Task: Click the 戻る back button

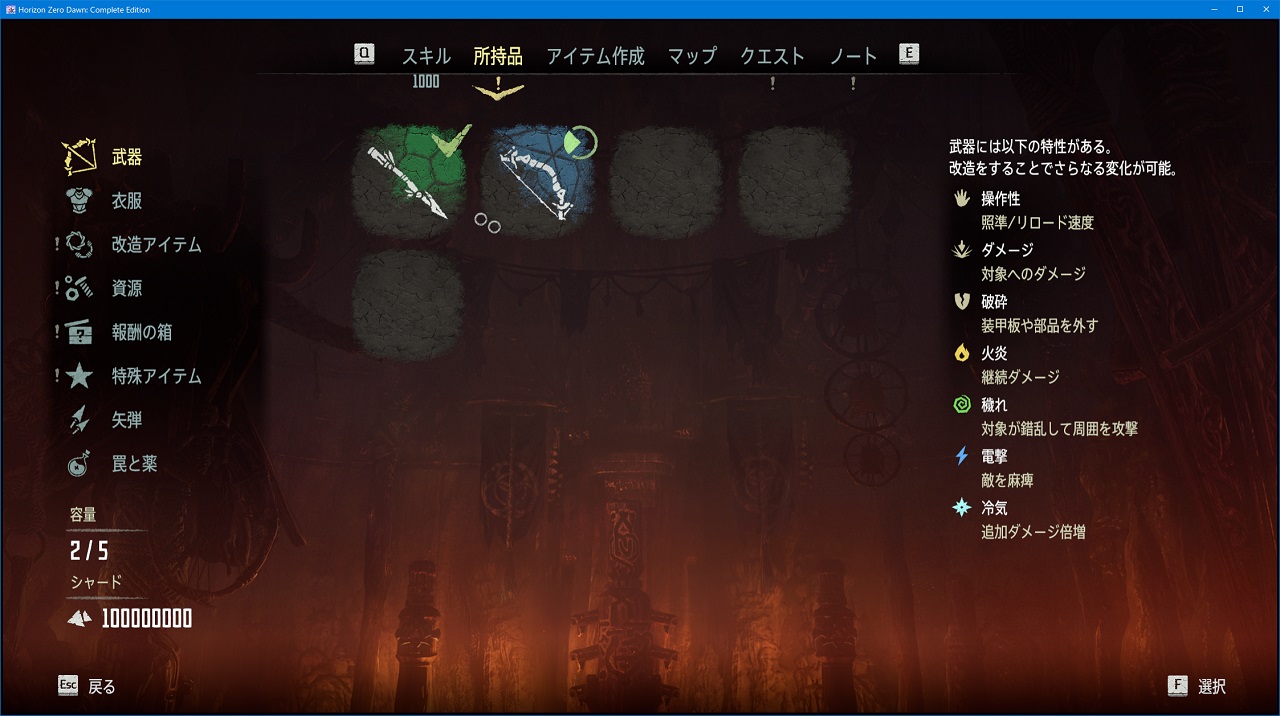Action: (x=88, y=686)
